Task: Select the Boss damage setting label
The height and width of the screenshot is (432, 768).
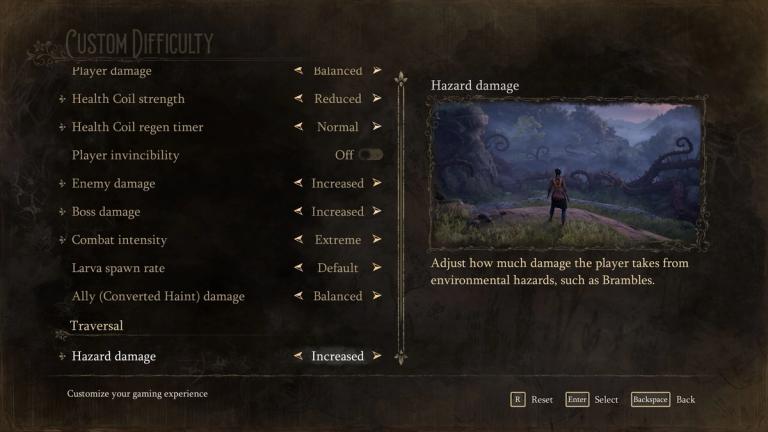Action: tap(106, 212)
